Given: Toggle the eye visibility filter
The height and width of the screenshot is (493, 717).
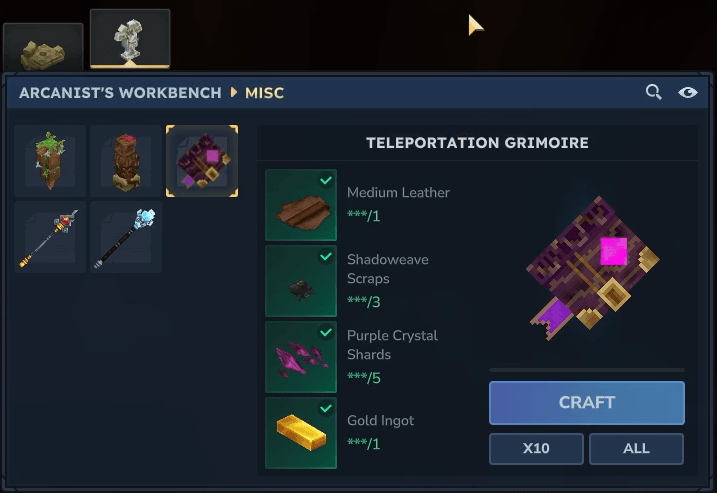Looking at the screenshot, I should pos(687,92).
